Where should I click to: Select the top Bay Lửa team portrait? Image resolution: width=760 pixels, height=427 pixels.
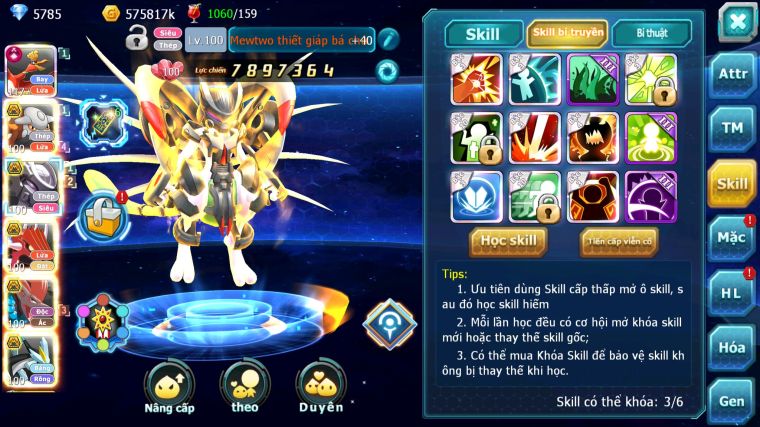[x=30, y=70]
